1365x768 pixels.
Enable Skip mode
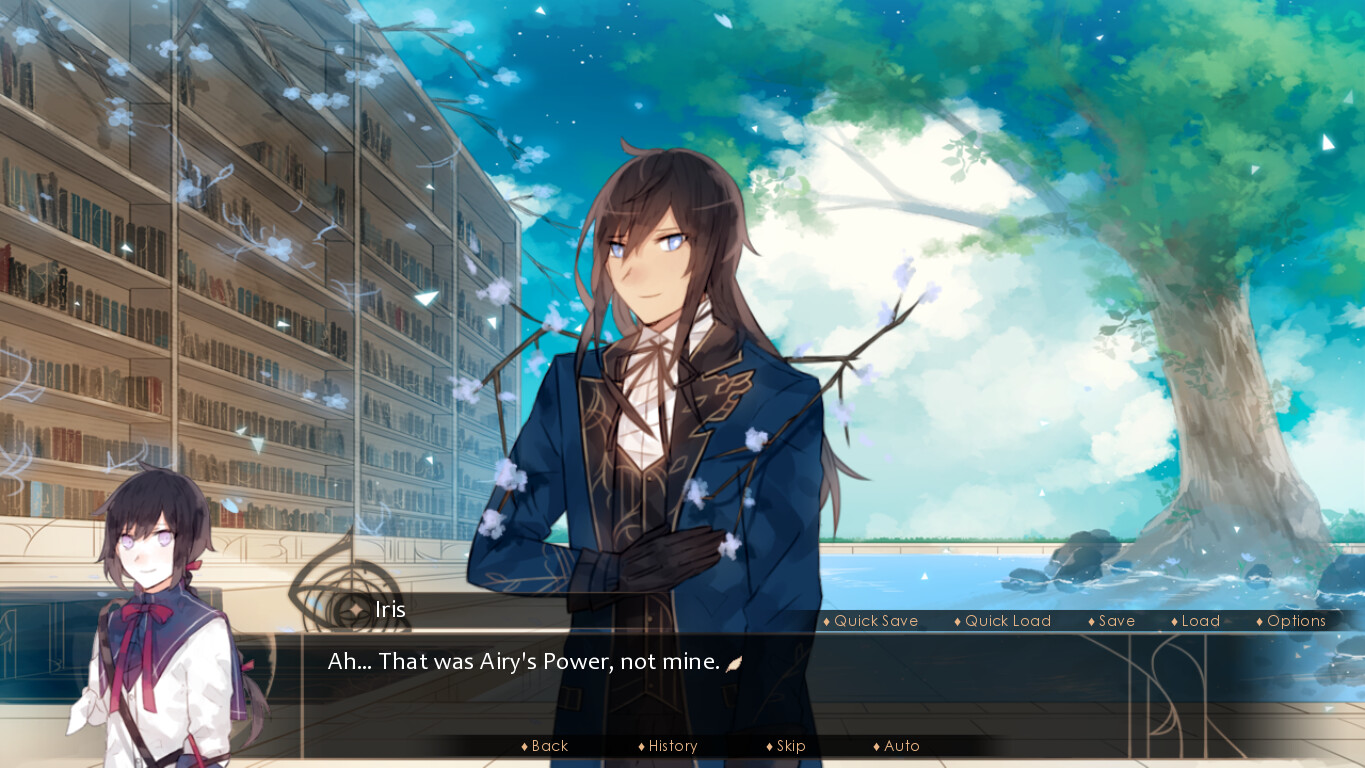coord(791,745)
